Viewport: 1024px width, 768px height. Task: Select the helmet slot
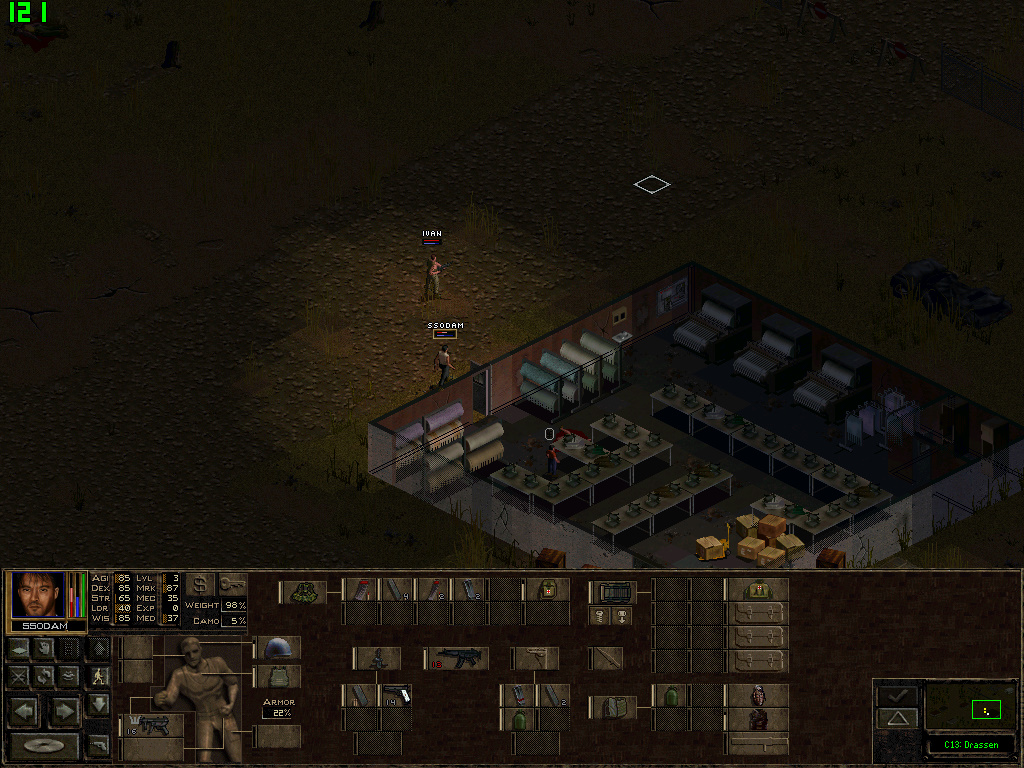(277, 648)
